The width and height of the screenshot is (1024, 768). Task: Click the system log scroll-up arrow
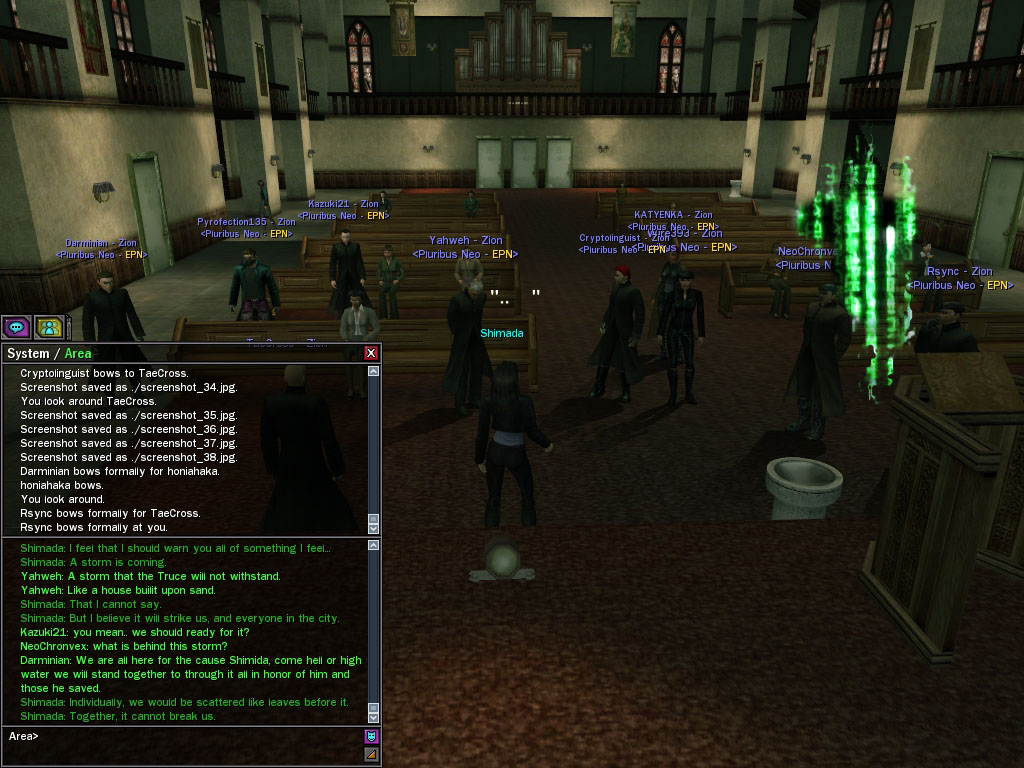[374, 372]
